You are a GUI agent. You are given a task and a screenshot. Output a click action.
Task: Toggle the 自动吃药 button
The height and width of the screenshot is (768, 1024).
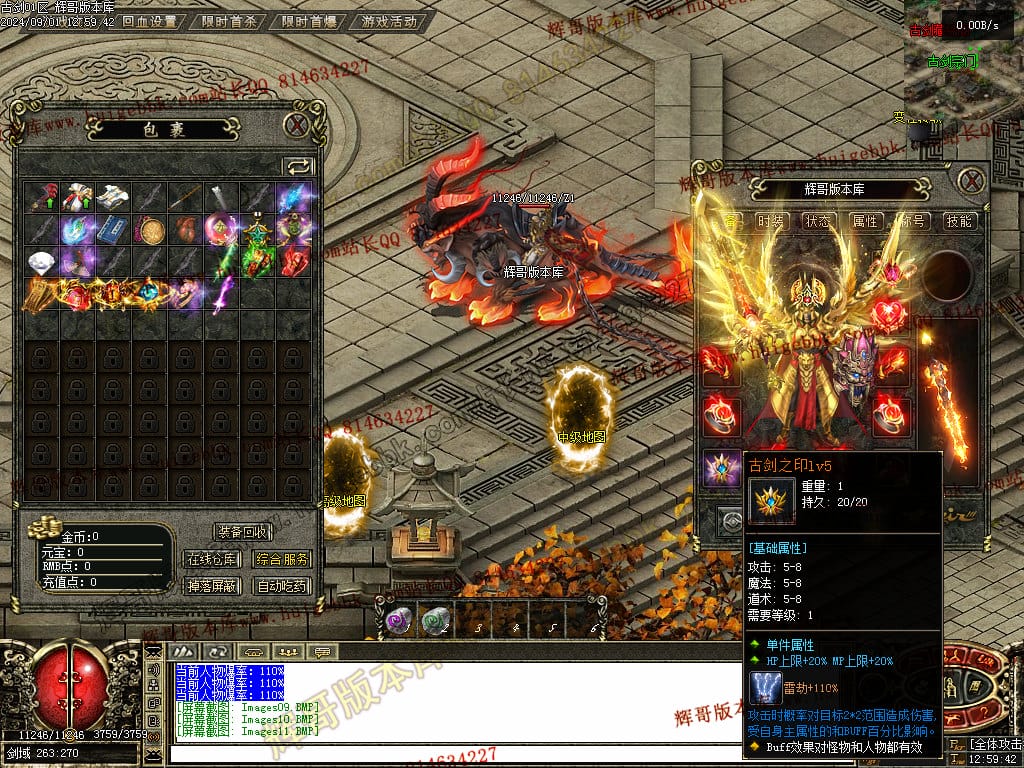point(282,586)
